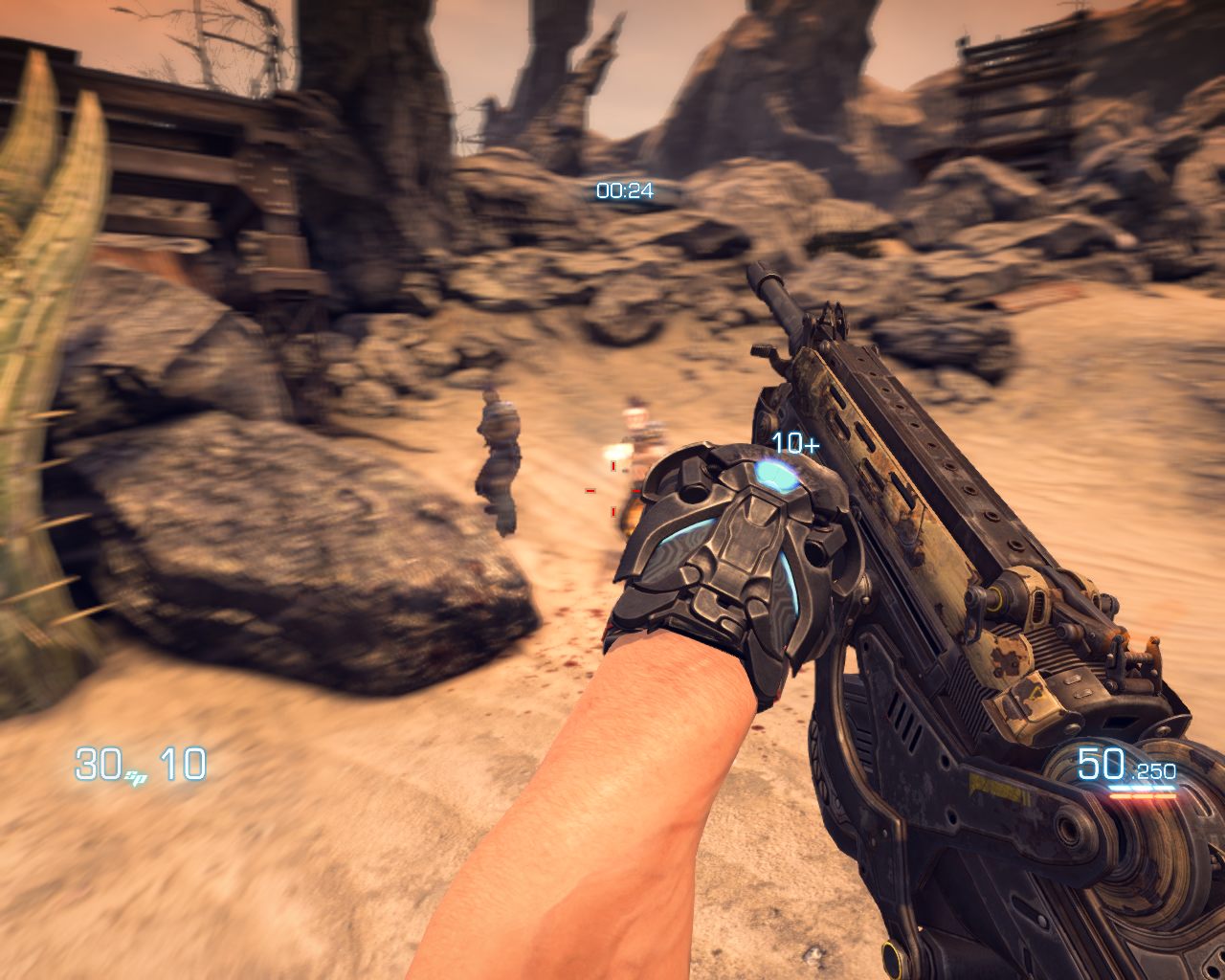
Task: Click the skillpoints 'sp' emblem icon
Action: point(134,777)
